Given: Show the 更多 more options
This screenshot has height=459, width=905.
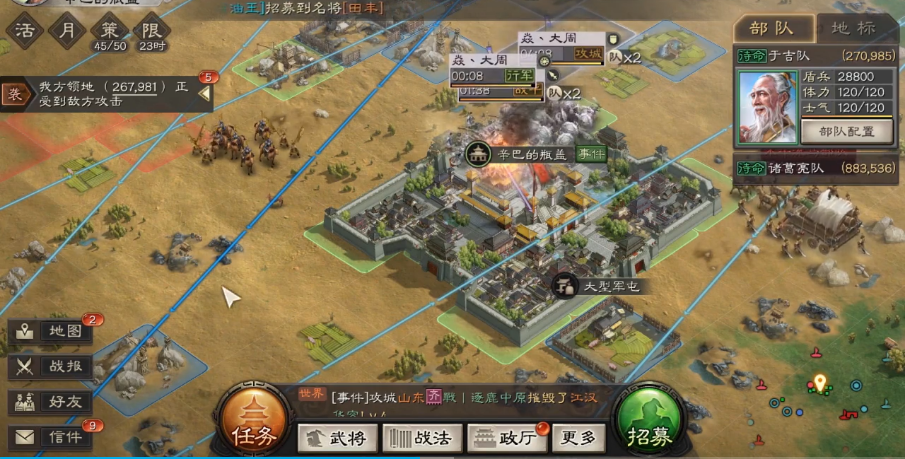Looking at the screenshot, I should [x=578, y=438].
